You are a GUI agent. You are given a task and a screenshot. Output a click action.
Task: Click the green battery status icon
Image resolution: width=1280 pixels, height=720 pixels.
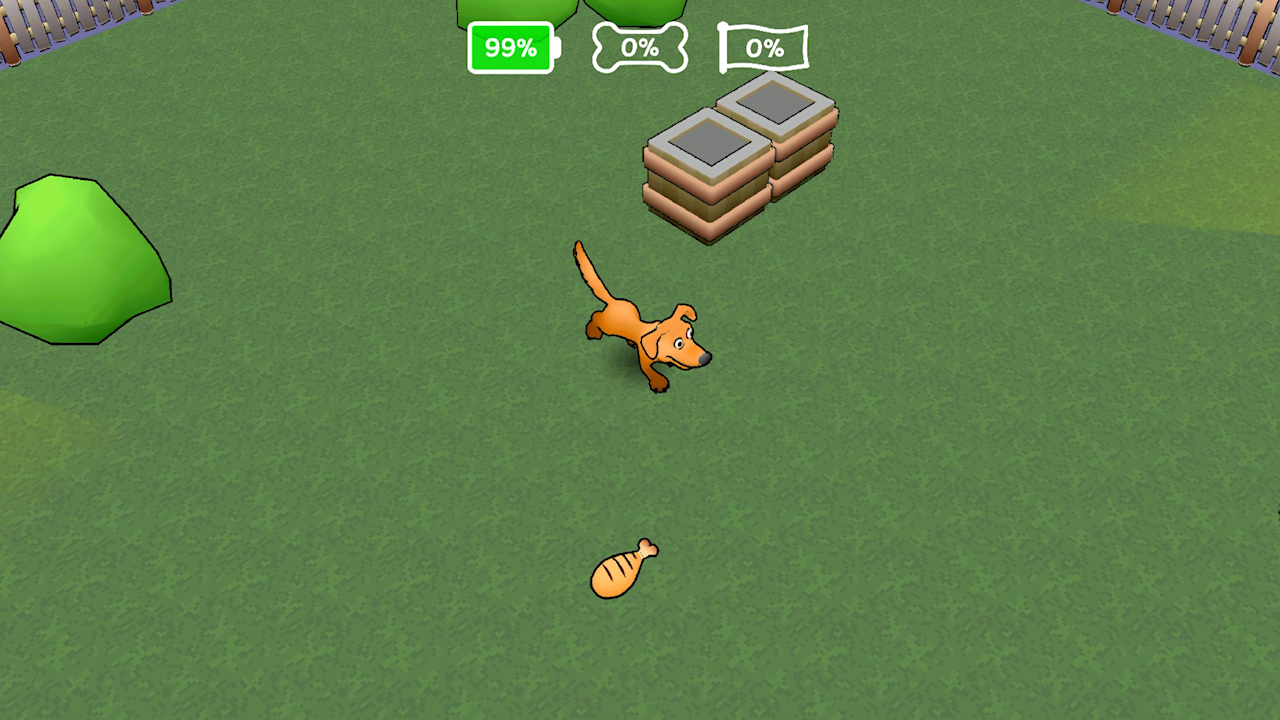click(510, 47)
